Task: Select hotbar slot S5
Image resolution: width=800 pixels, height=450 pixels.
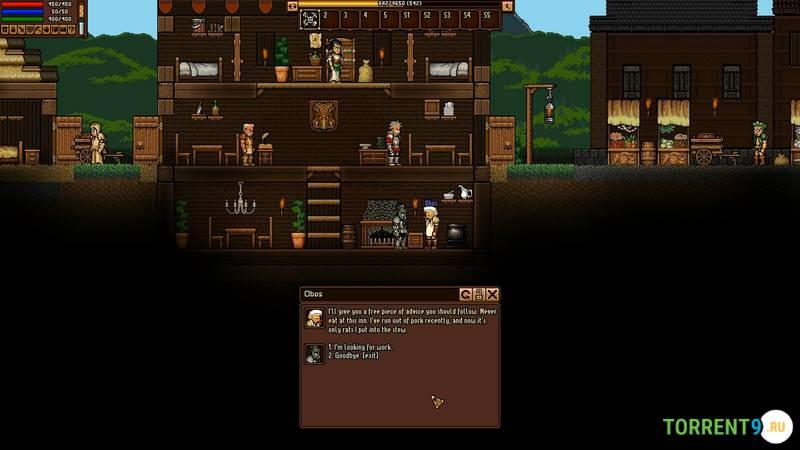Action: [x=487, y=18]
